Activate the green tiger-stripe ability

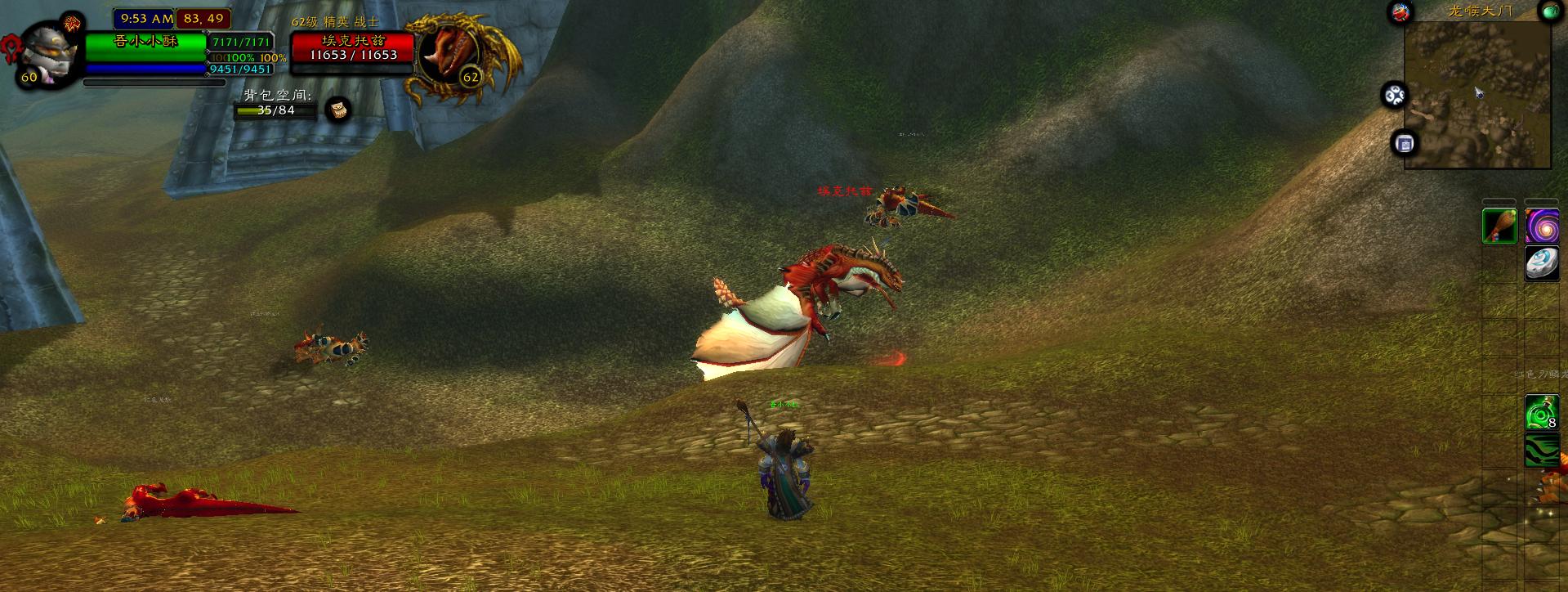(1542, 450)
